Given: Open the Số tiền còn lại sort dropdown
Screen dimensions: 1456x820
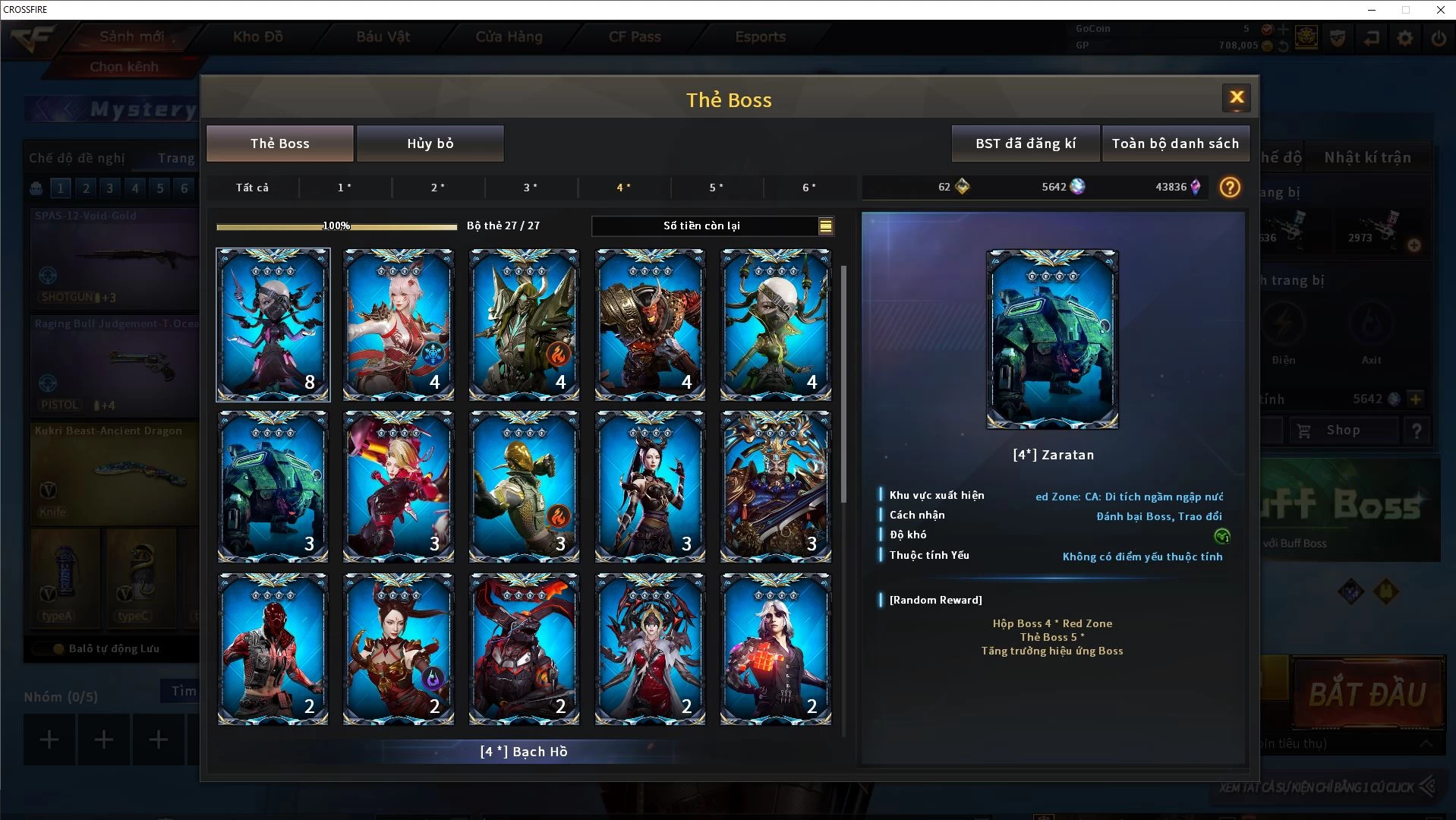Looking at the screenshot, I should coord(825,225).
